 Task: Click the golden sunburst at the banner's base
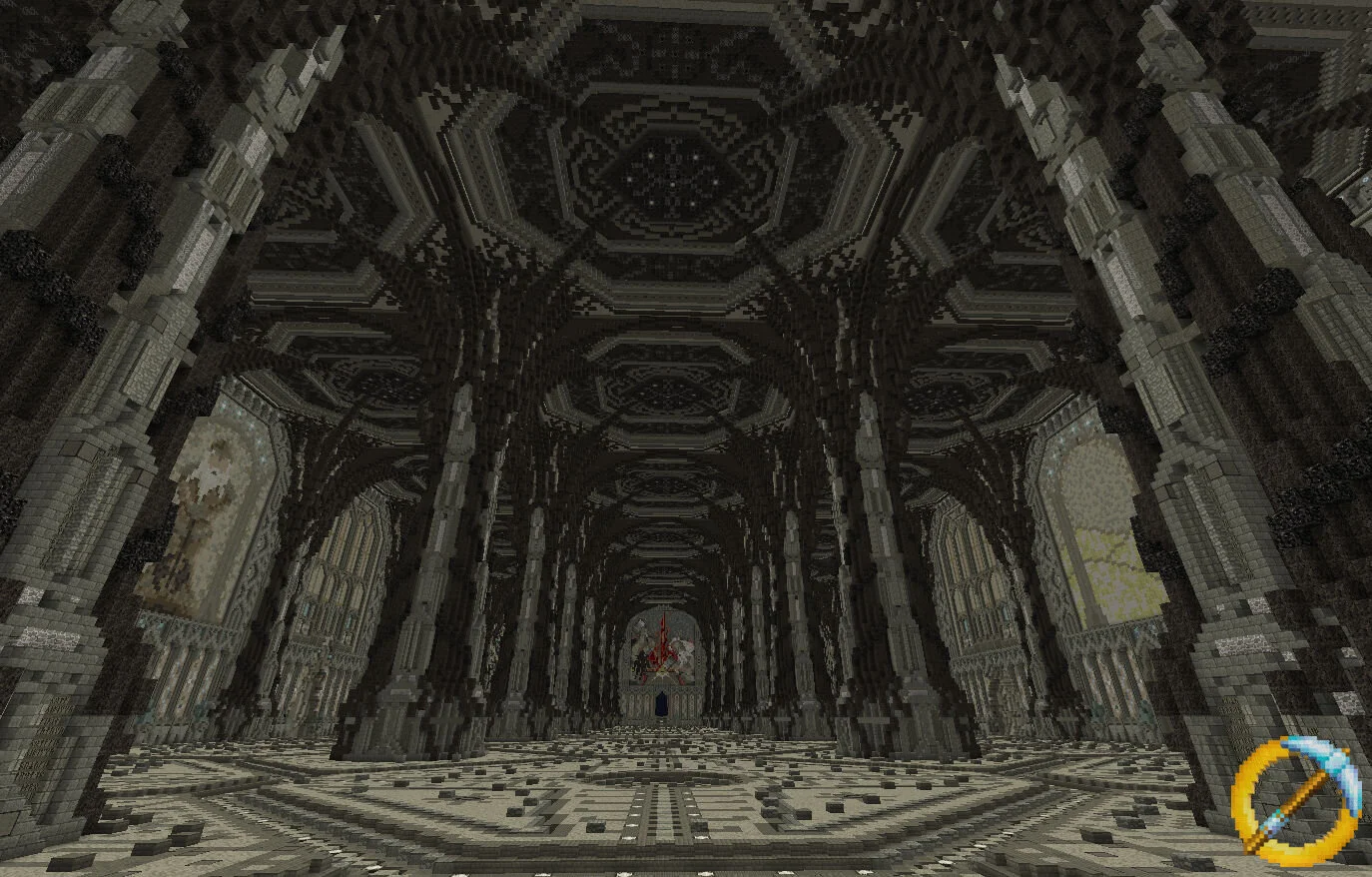point(662,671)
